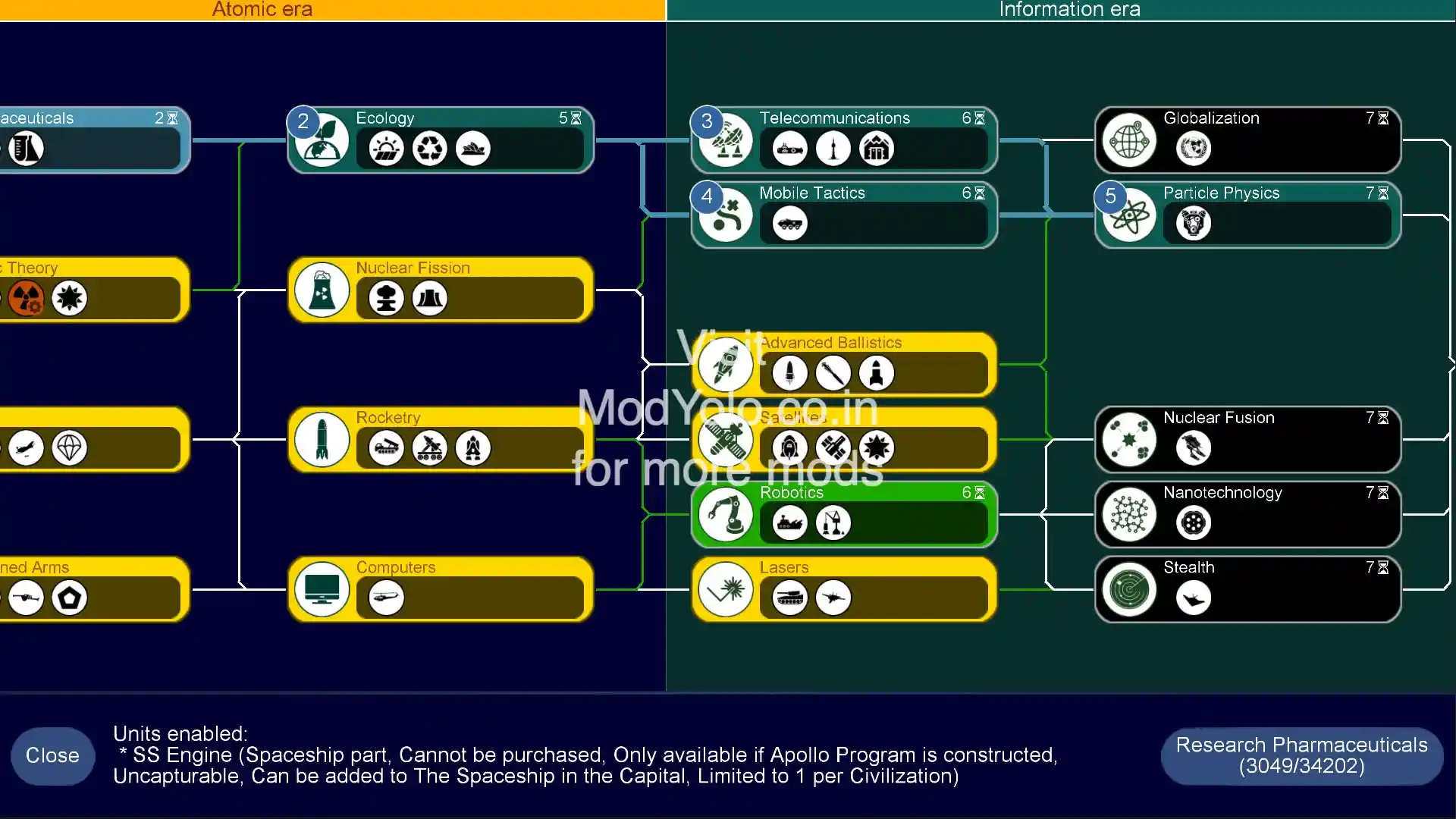Switch to the Atomic era section
This screenshot has height=819, width=1456.
[262, 10]
